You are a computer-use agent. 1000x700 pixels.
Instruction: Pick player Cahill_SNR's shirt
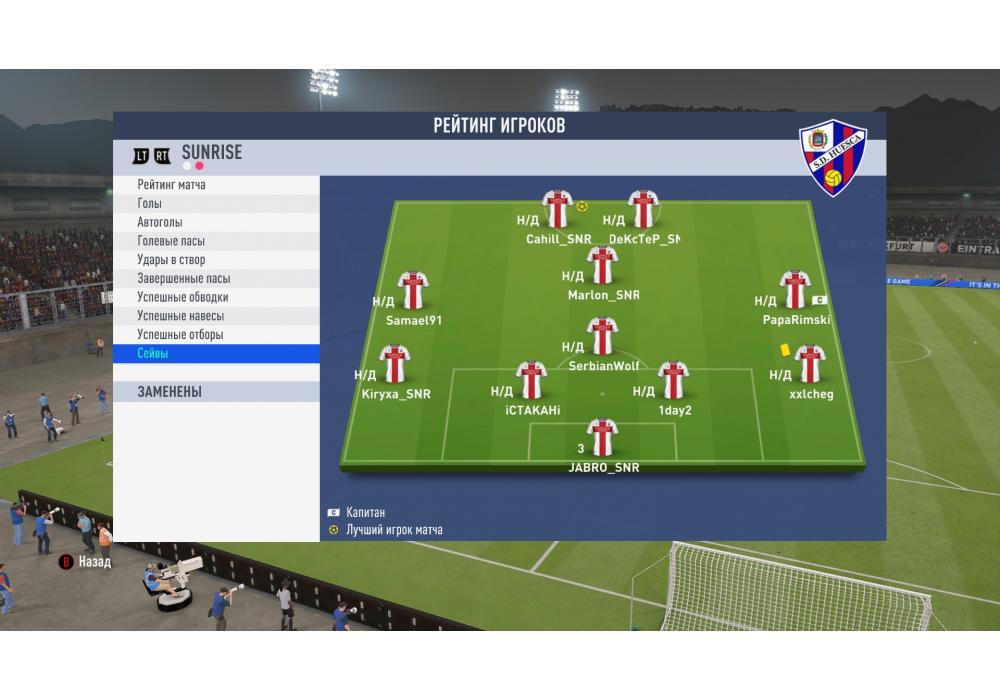point(557,209)
